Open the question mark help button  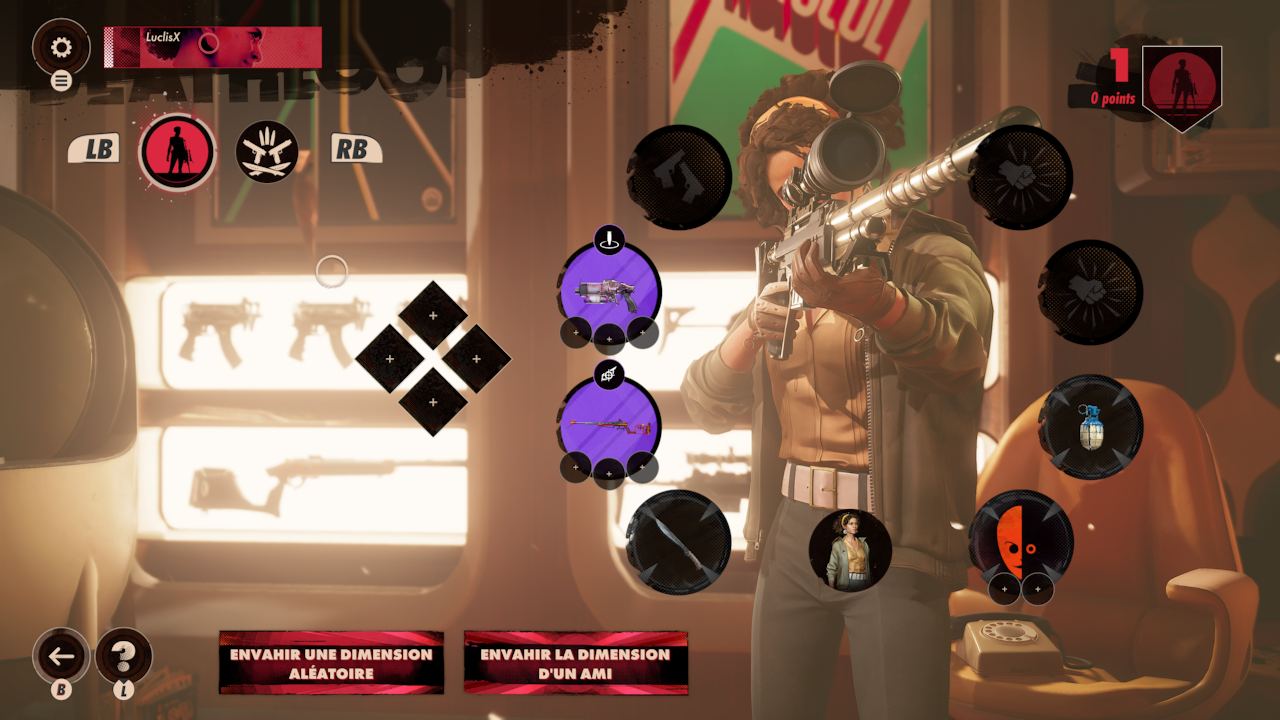tap(123, 656)
